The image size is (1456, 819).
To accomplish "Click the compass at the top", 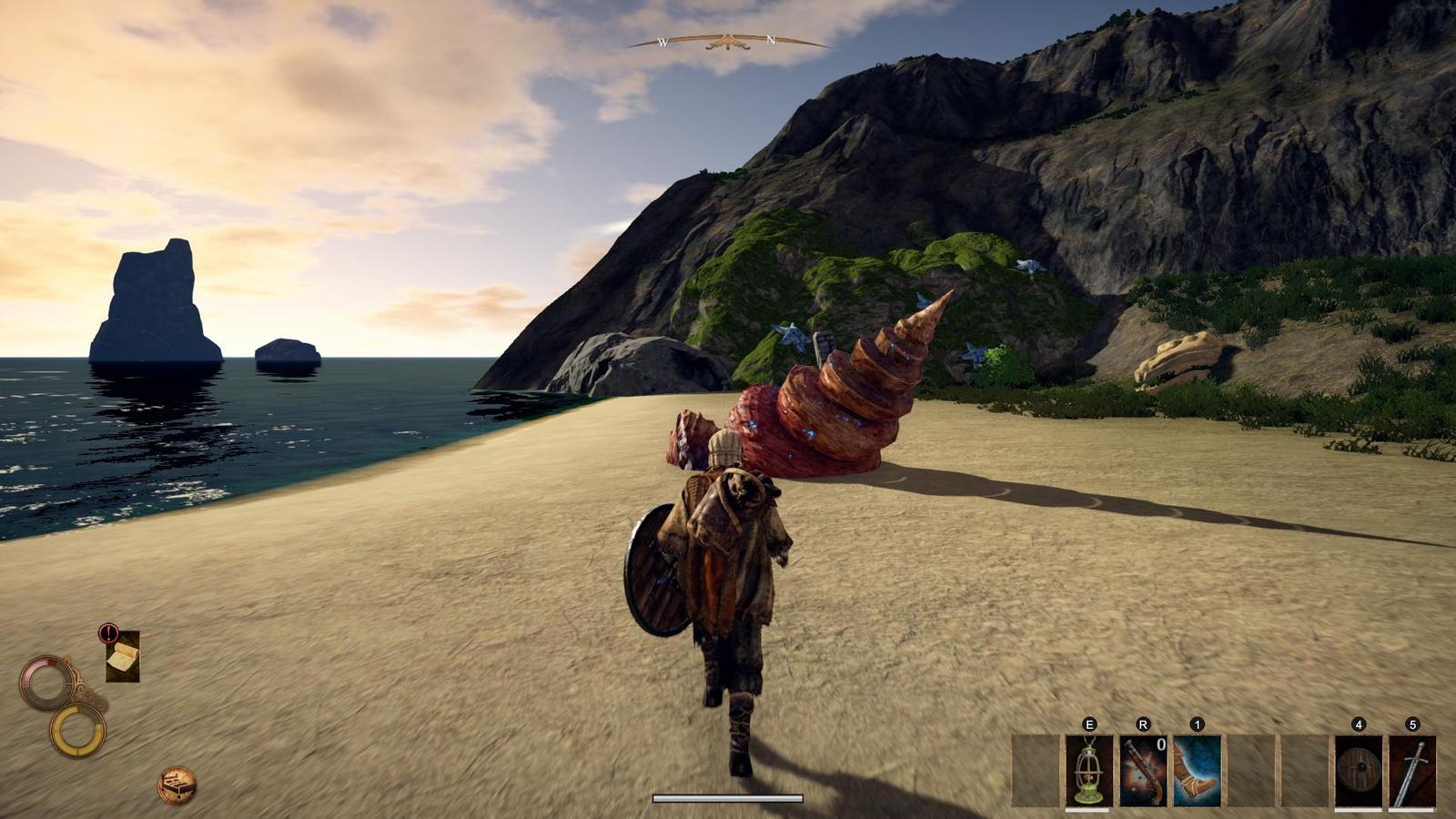I will (x=727, y=42).
